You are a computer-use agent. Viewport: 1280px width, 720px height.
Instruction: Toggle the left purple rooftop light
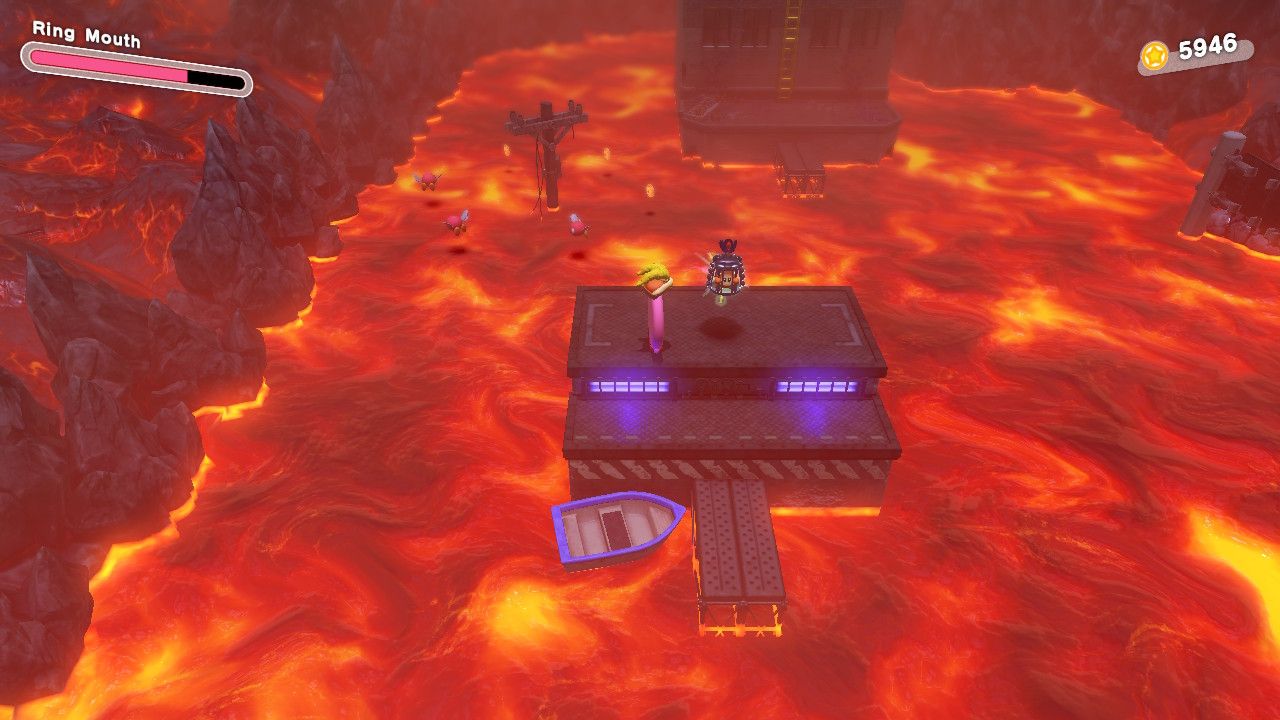point(628,388)
